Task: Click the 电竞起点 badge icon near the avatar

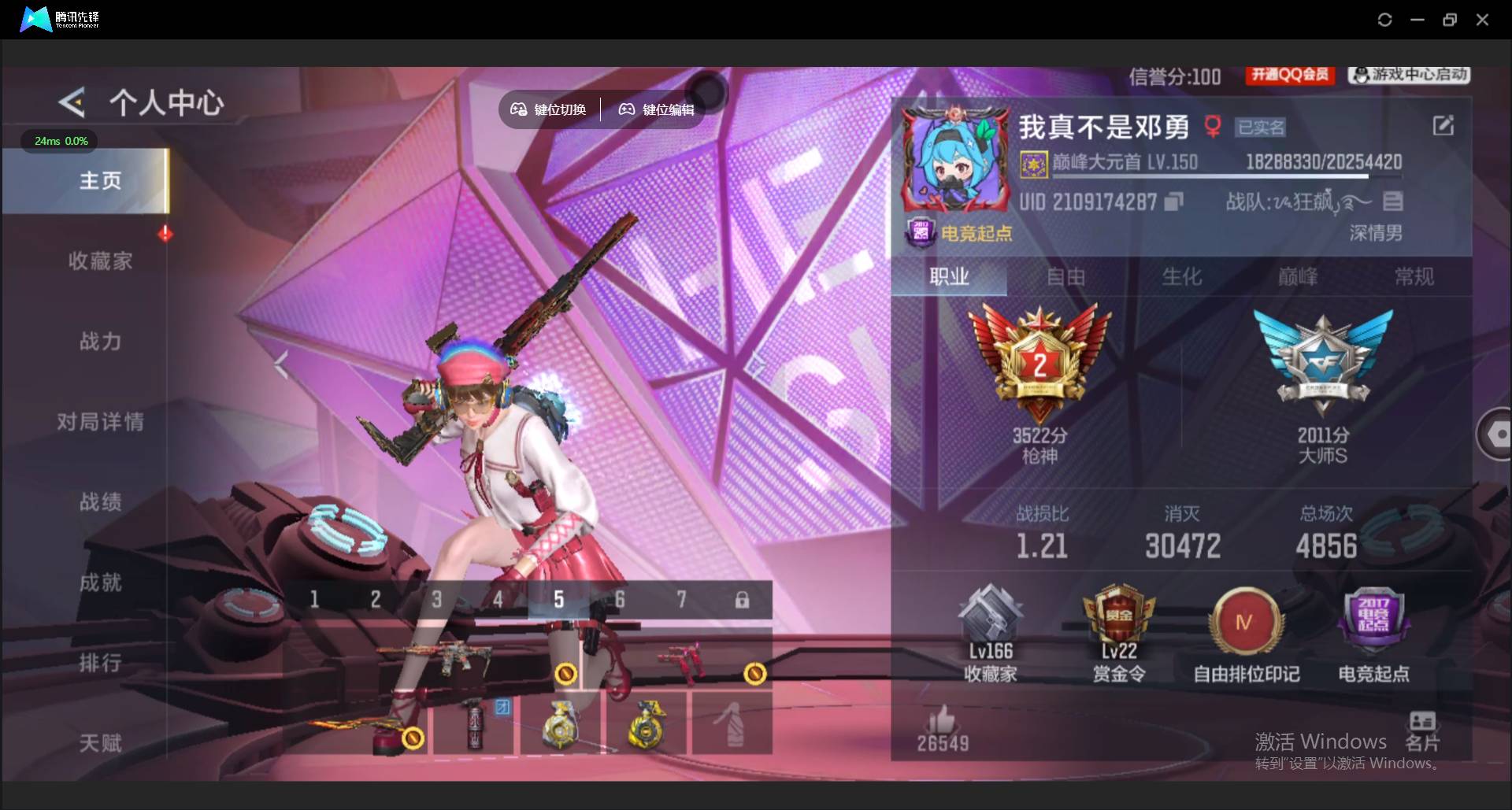Action: click(x=921, y=232)
